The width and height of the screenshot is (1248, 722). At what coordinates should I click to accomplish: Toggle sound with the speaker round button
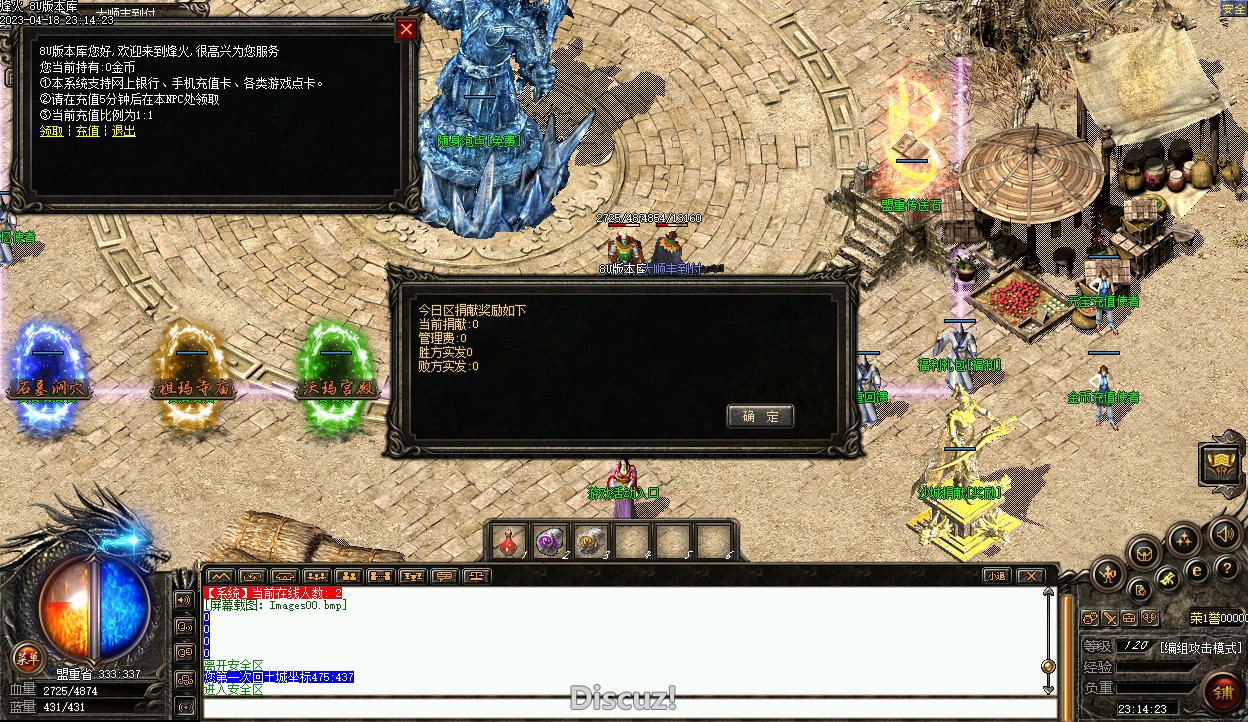[x=1224, y=534]
